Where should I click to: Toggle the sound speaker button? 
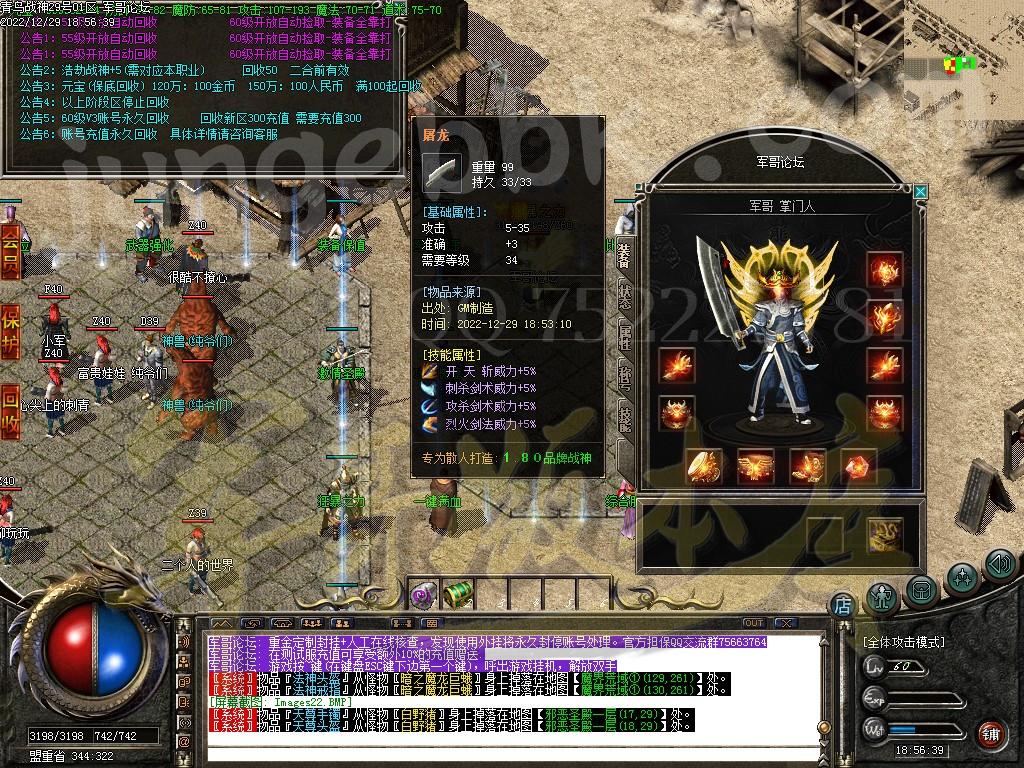point(1000,565)
